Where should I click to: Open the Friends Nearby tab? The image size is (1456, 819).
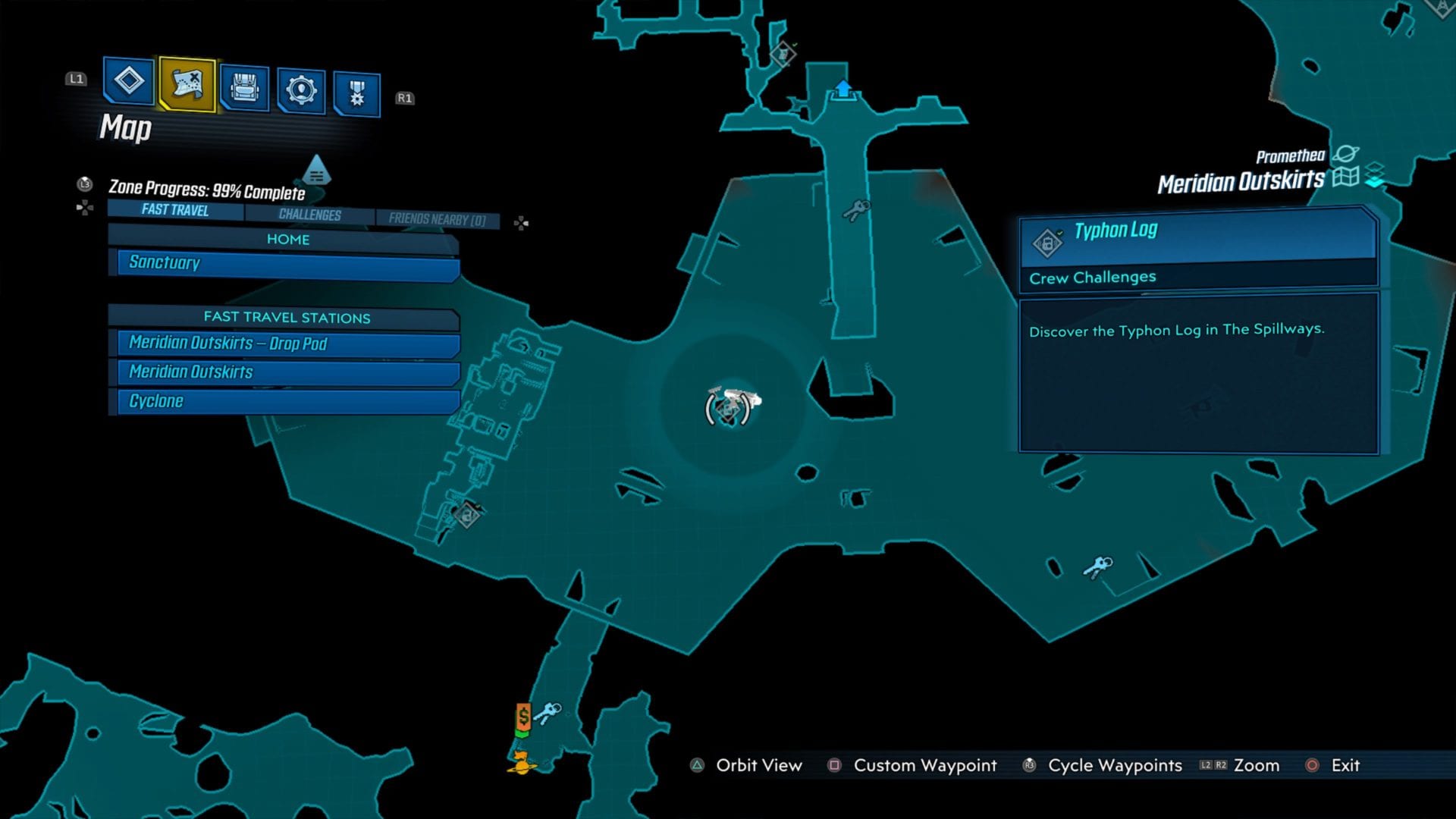(x=440, y=218)
